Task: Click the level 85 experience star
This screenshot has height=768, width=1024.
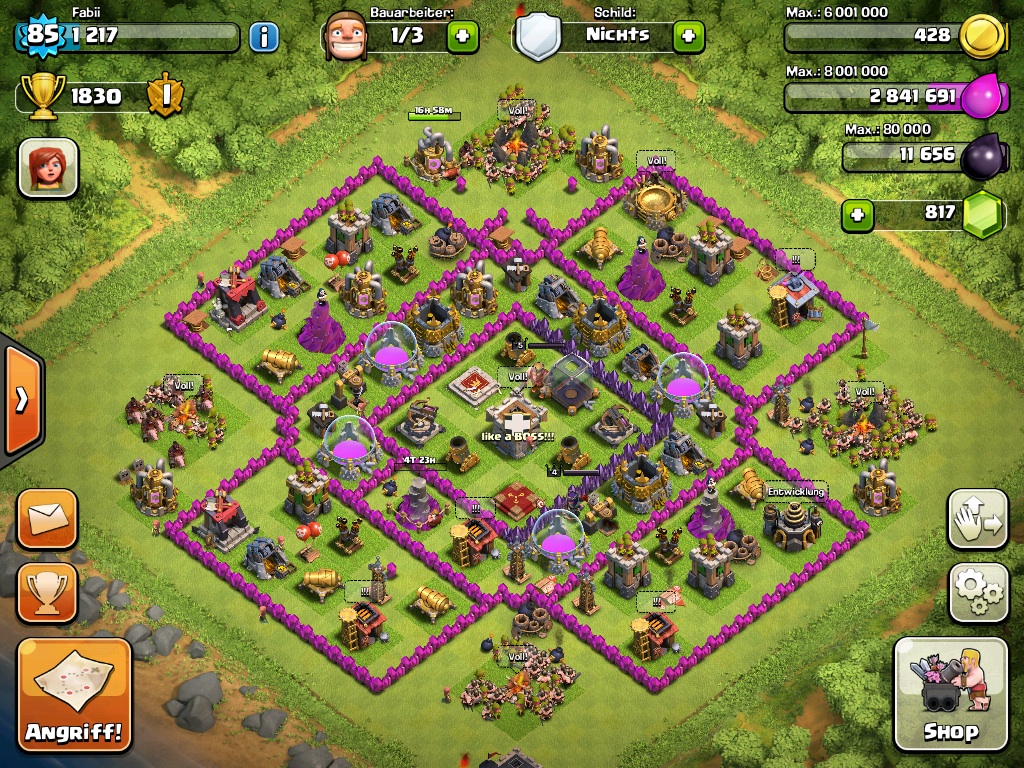Action: click(42, 36)
